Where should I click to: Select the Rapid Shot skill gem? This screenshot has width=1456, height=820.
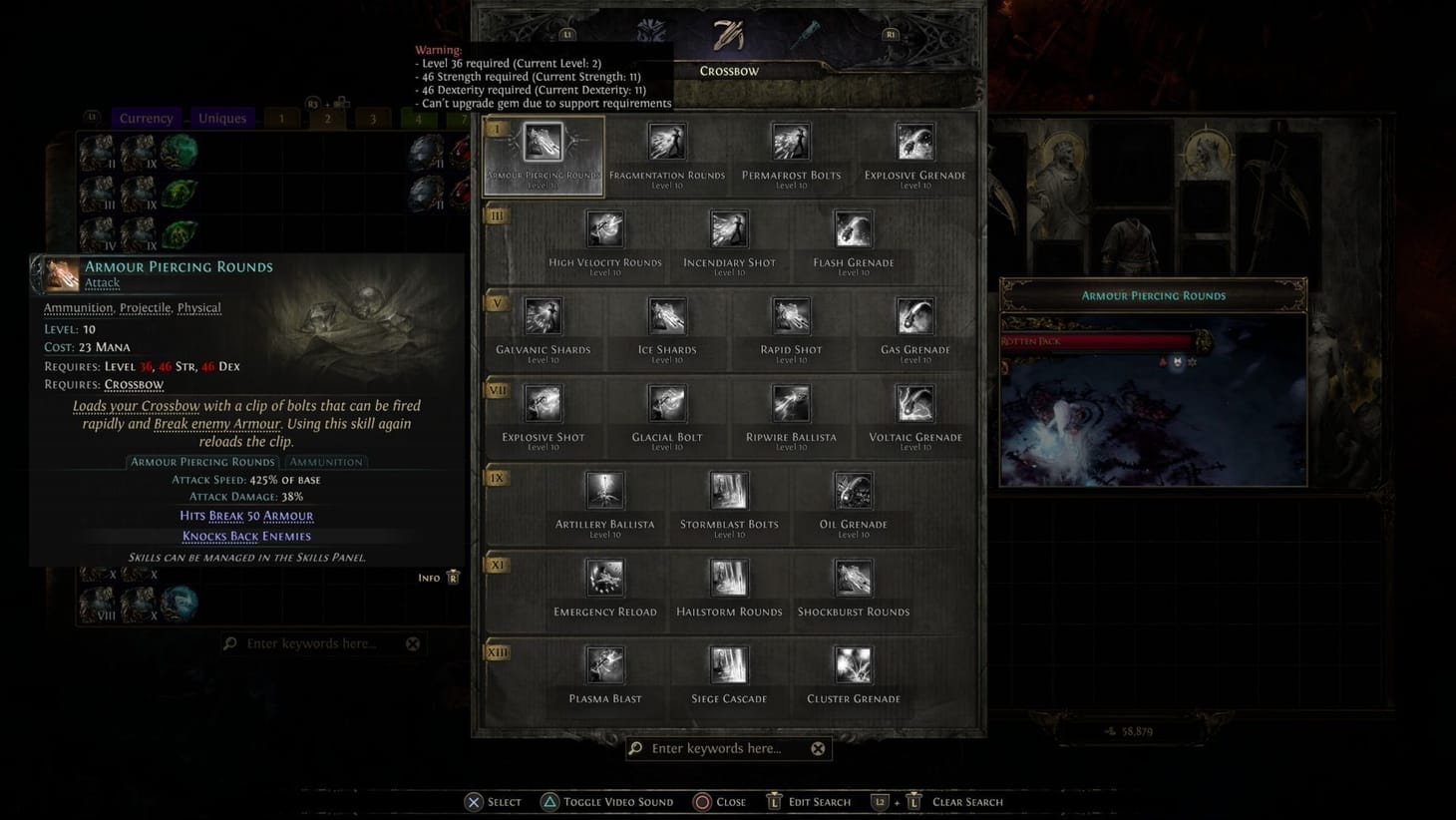point(790,315)
